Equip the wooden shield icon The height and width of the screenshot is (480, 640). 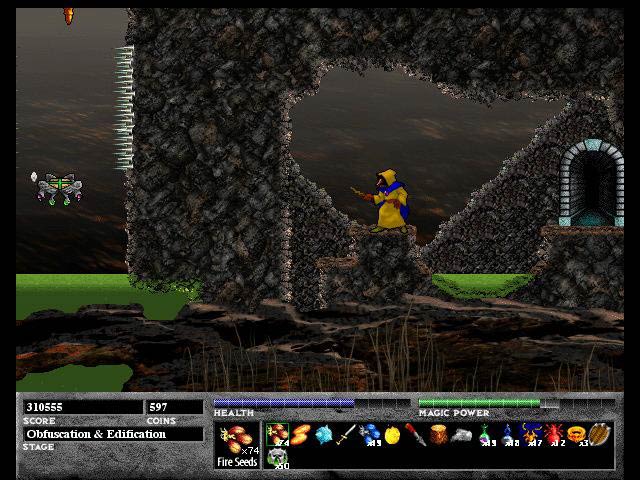(598, 434)
